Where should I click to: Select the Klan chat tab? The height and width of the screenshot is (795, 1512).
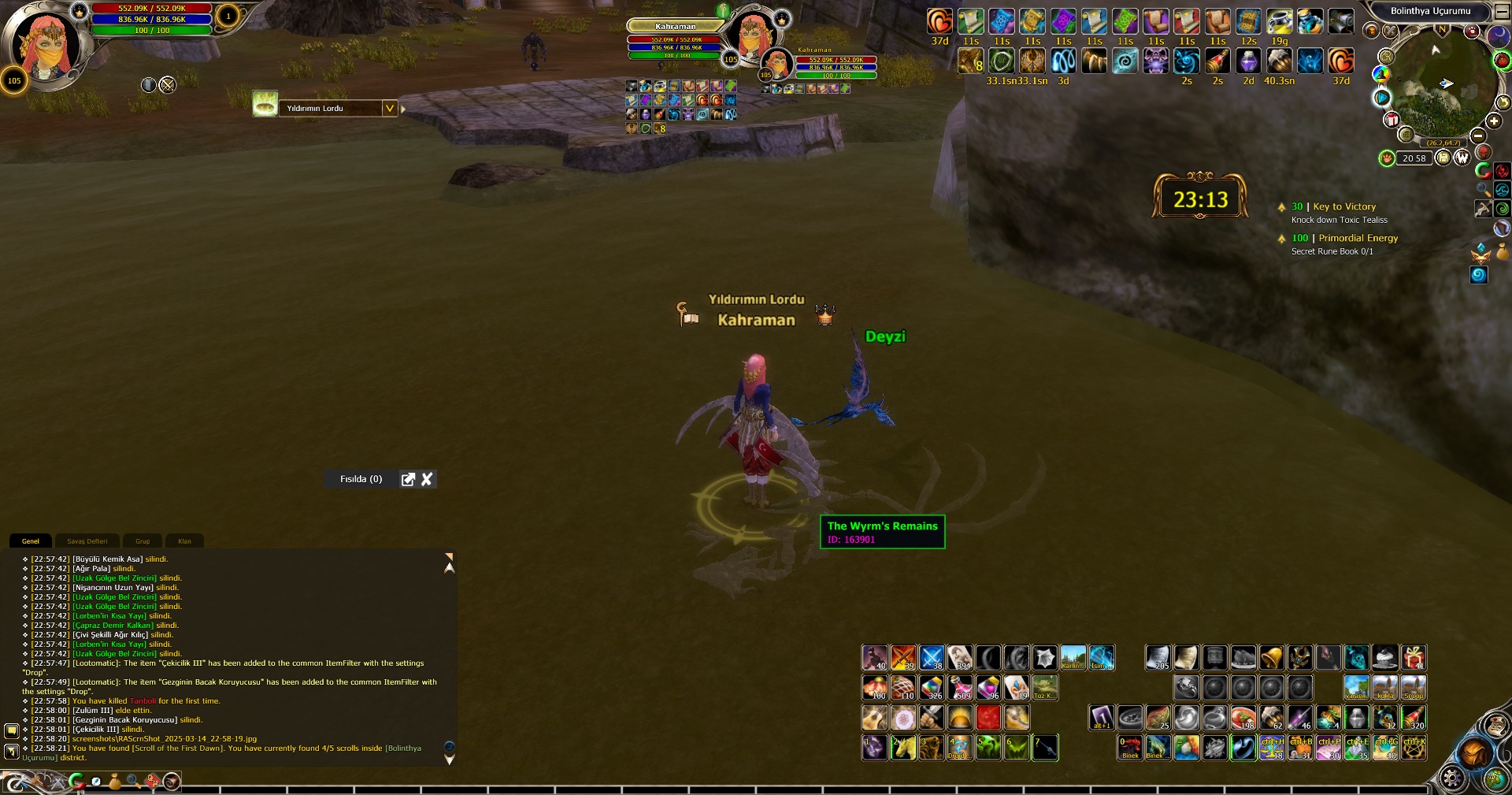click(184, 541)
